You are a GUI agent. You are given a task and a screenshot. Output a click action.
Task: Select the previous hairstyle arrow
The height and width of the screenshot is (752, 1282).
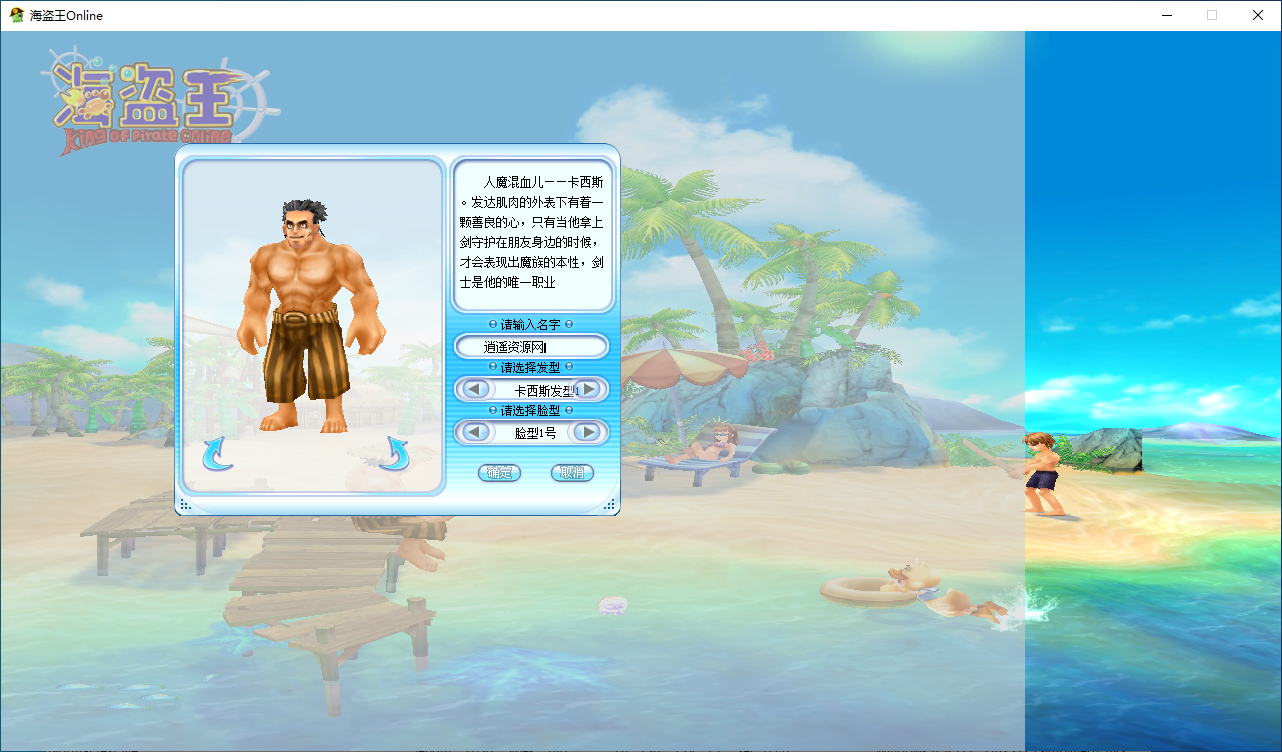[475, 390]
